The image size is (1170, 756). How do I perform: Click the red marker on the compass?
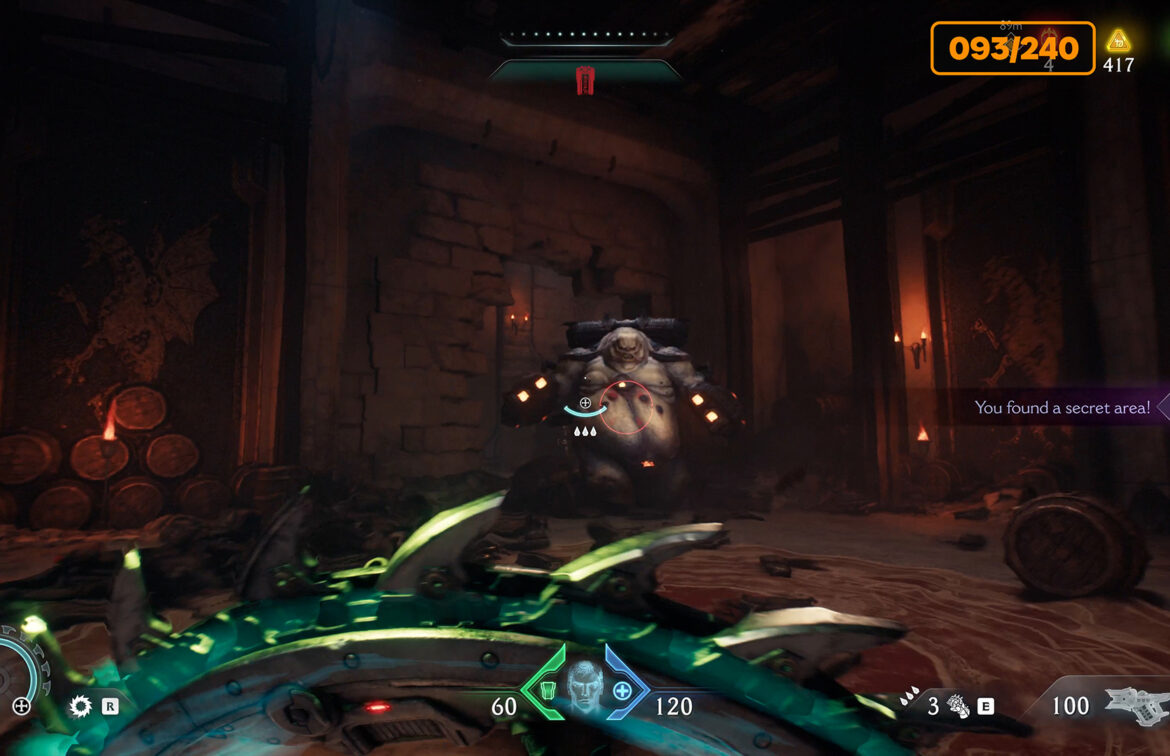585,81
